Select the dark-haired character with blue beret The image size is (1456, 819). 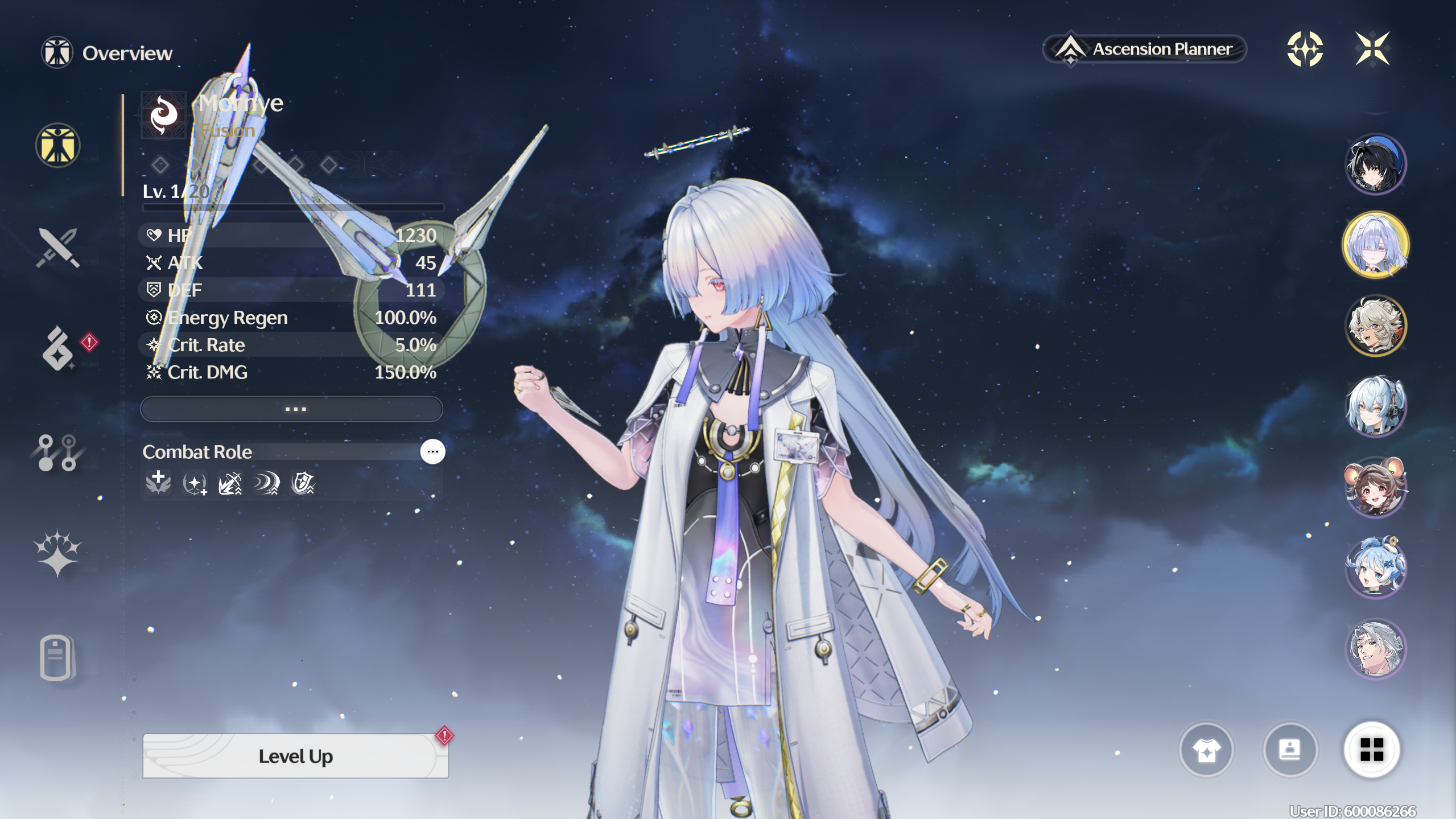coord(1375,164)
